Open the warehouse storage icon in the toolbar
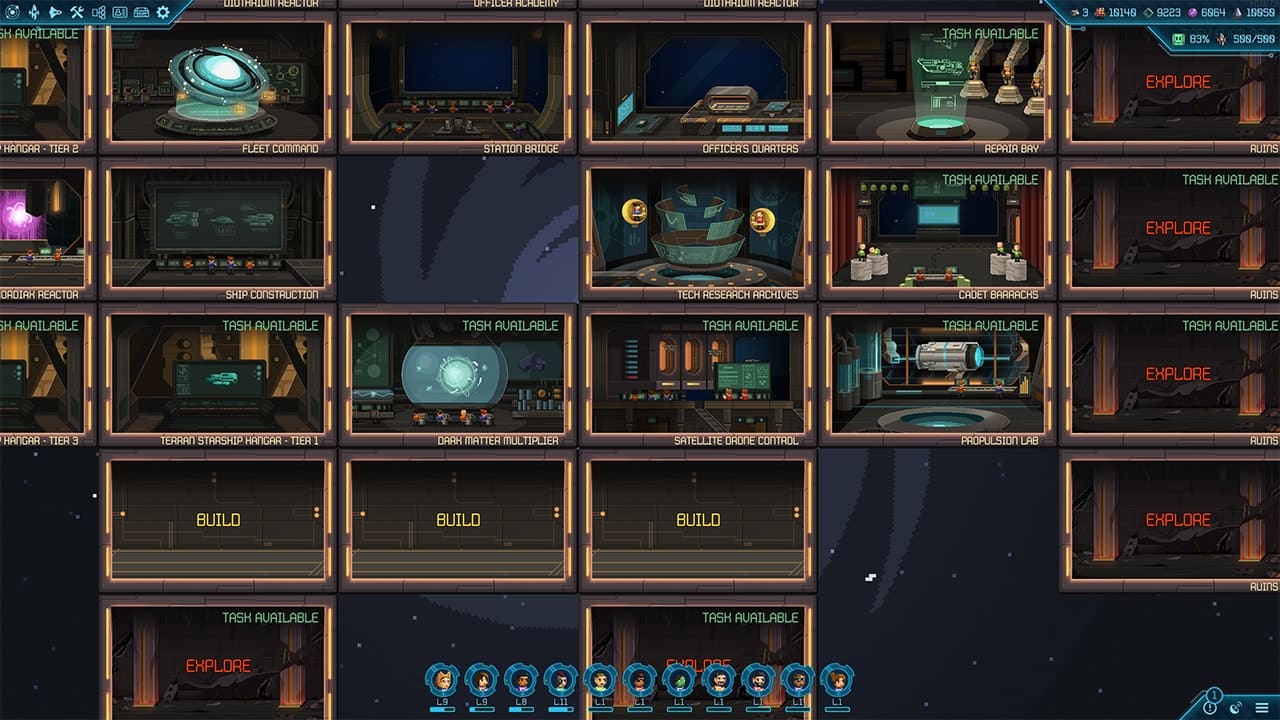This screenshot has height=720, width=1280. coord(141,12)
